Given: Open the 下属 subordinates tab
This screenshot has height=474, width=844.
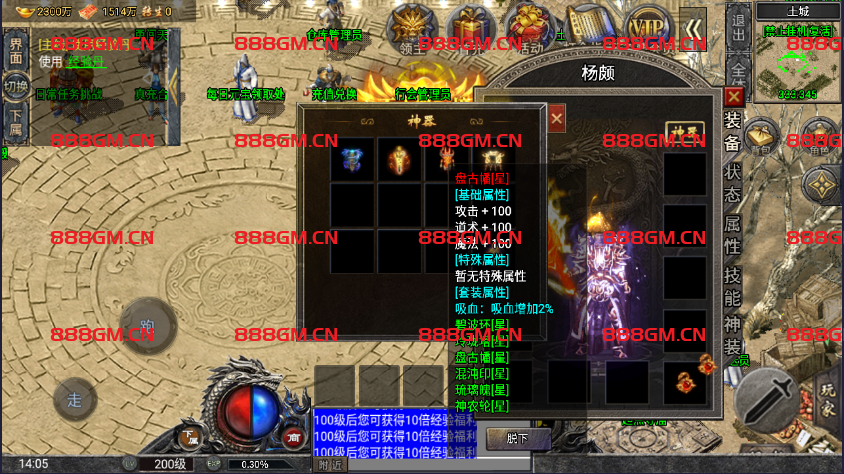Looking at the screenshot, I should [15, 127].
